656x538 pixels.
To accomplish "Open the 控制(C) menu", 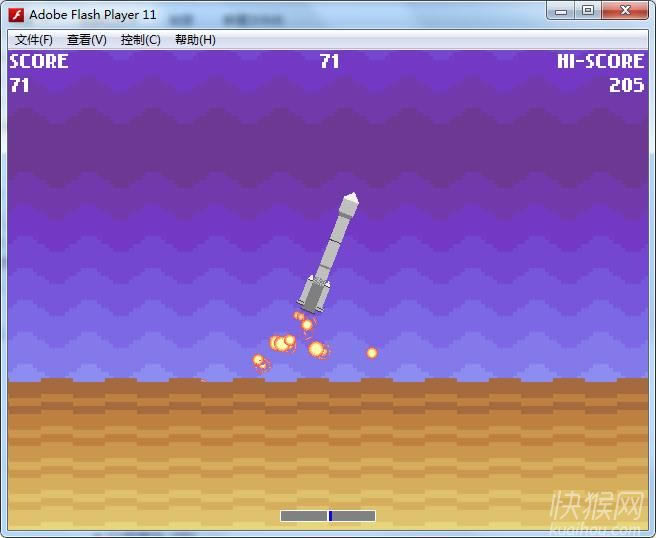I will (140, 40).
